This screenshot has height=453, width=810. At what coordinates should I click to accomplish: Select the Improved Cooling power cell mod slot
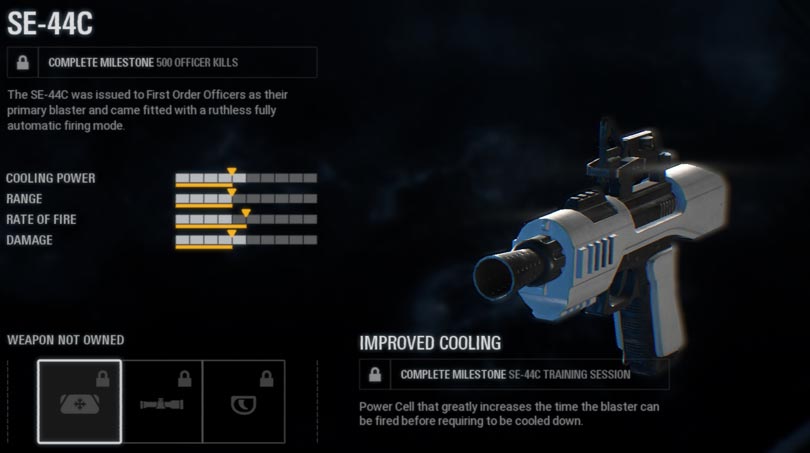80,401
